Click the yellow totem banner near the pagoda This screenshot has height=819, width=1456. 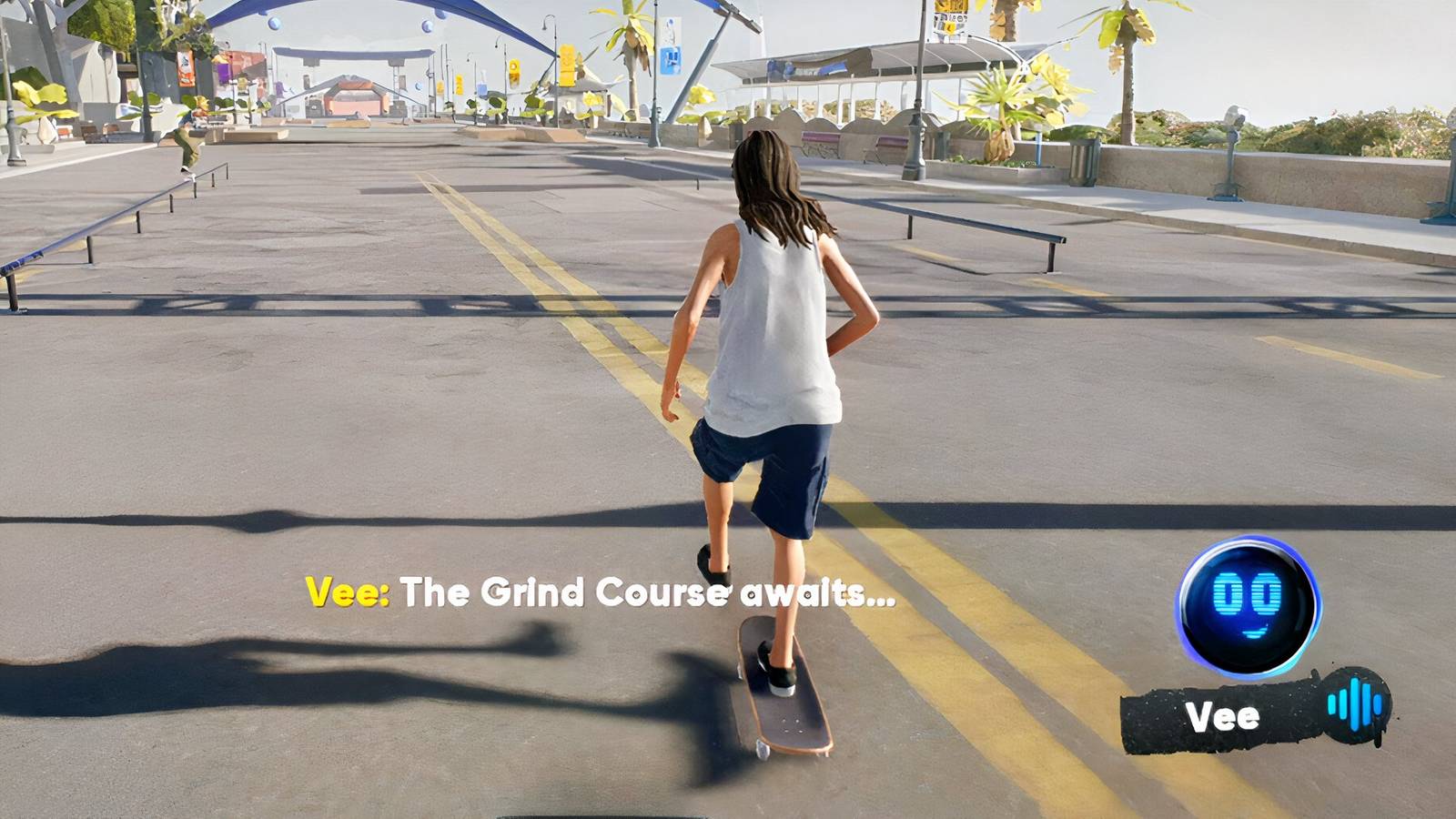(x=568, y=64)
